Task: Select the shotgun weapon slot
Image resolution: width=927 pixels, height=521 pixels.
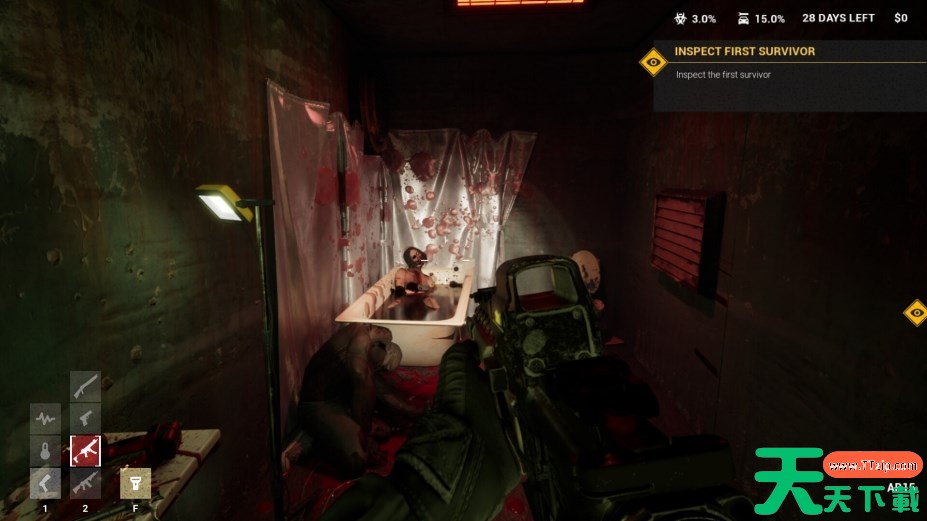Action: tap(85, 386)
